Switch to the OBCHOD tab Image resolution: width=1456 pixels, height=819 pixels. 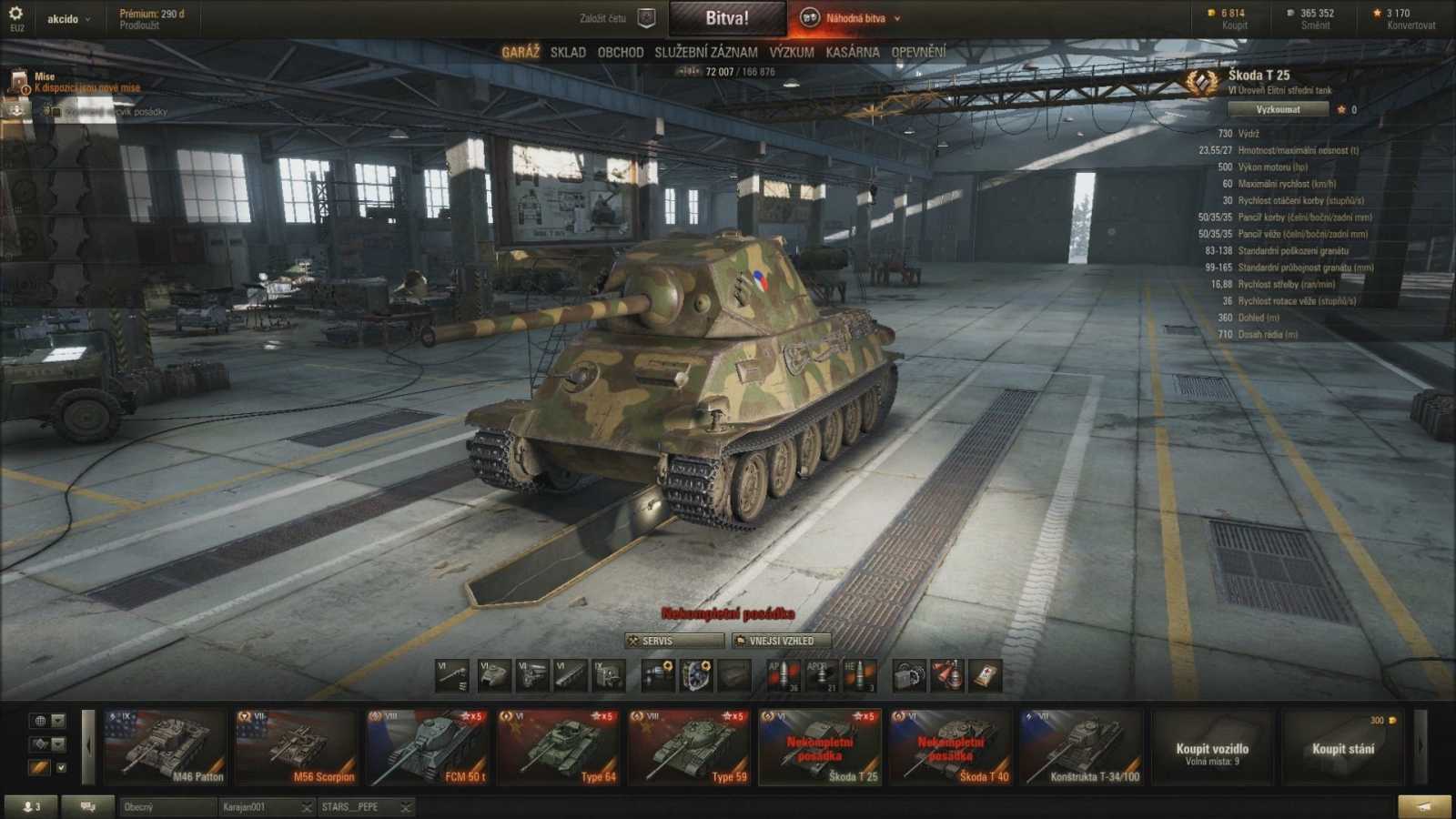pyautogui.click(x=620, y=52)
